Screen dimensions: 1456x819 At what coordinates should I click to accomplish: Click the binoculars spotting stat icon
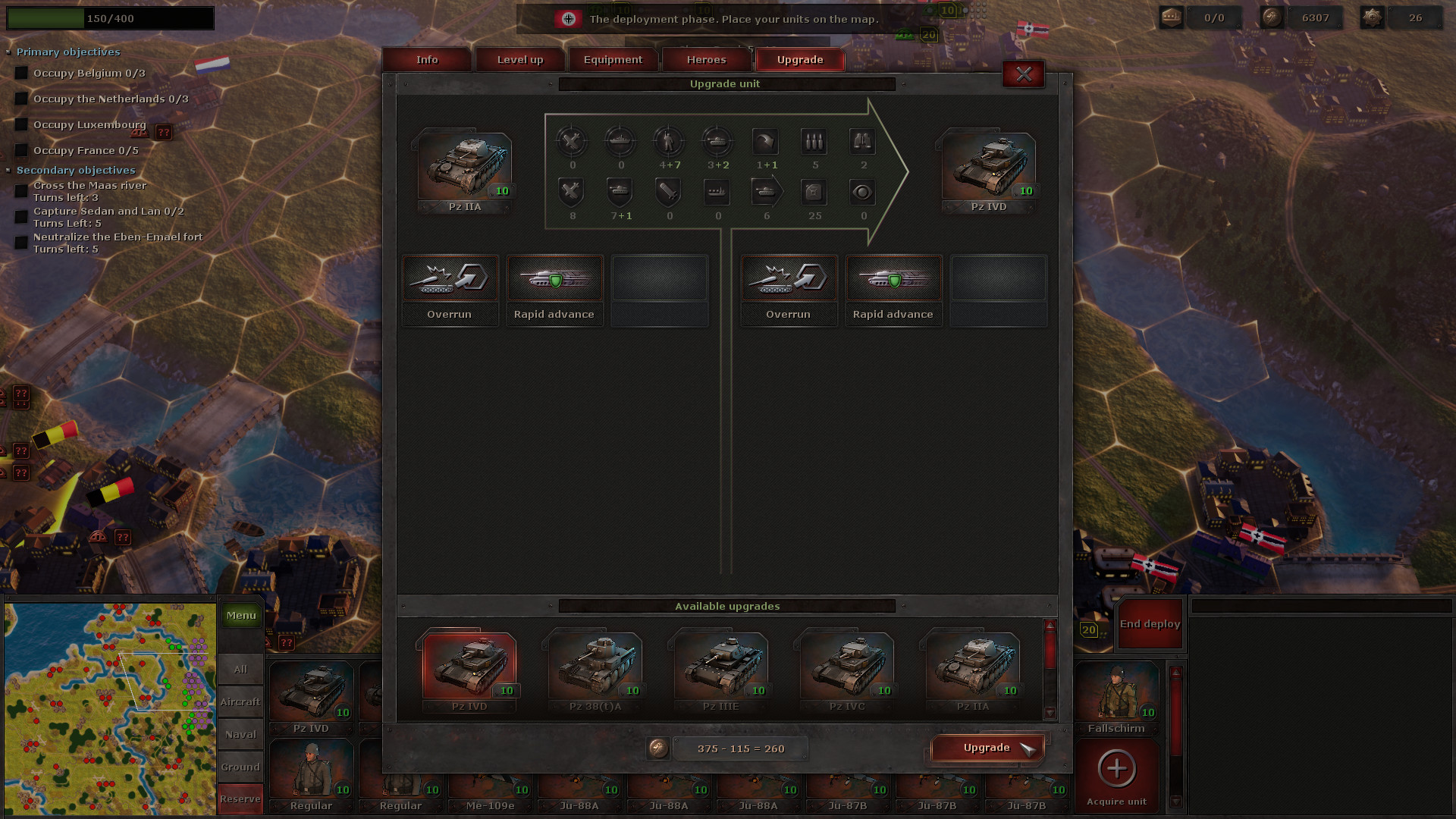point(862,142)
